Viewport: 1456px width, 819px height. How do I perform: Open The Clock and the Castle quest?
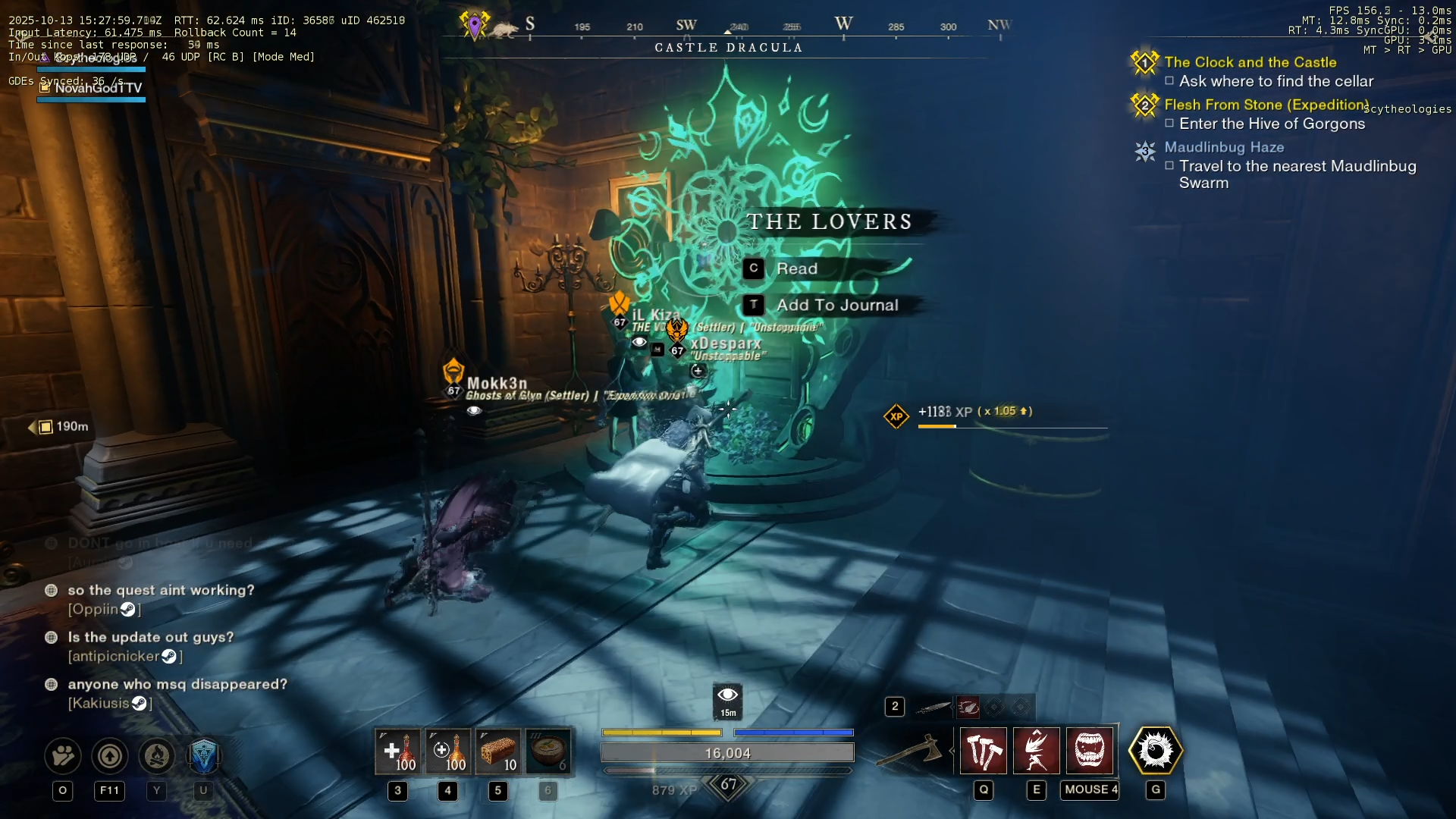[x=1250, y=62]
